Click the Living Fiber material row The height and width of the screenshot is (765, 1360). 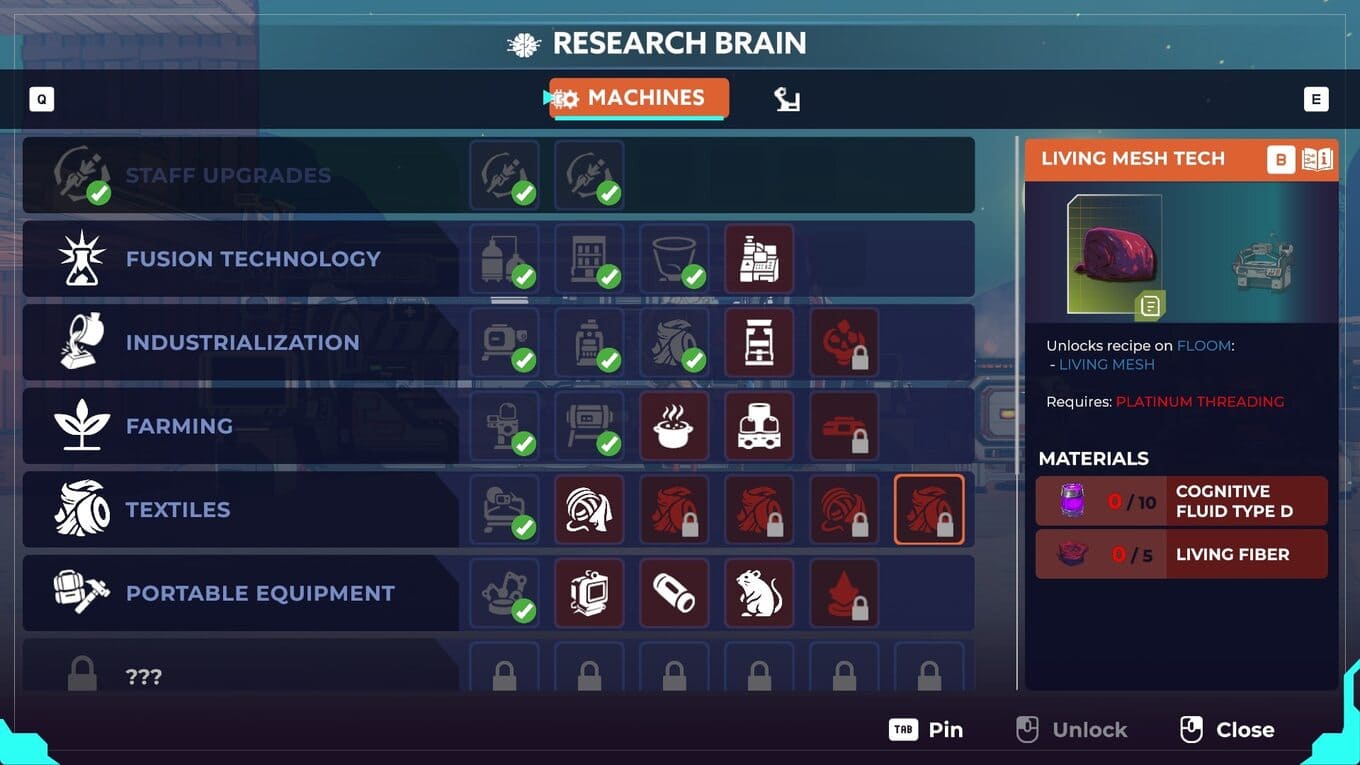tap(1181, 554)
